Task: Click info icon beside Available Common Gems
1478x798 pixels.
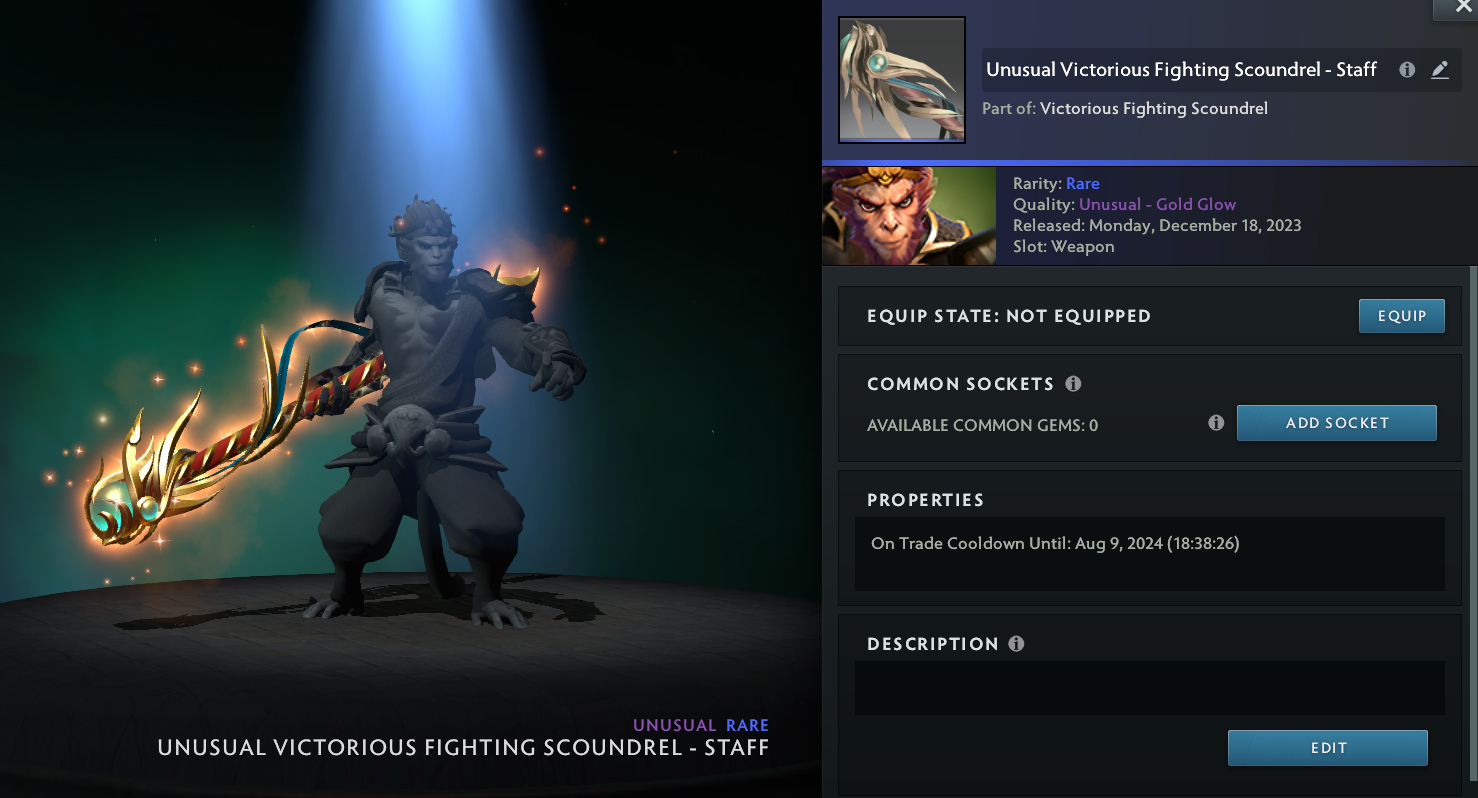Action: (1216, 423)
